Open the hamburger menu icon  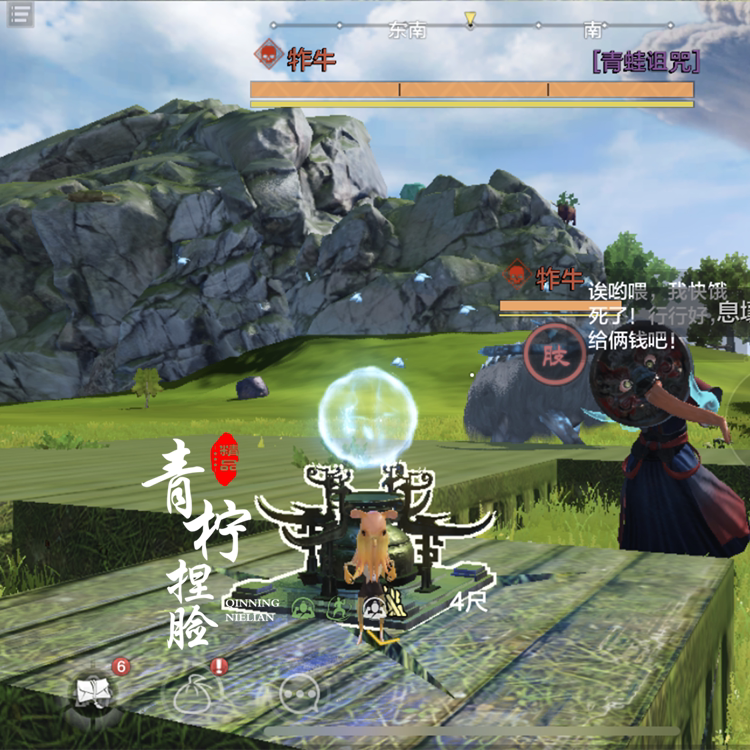tap(20, 14)
